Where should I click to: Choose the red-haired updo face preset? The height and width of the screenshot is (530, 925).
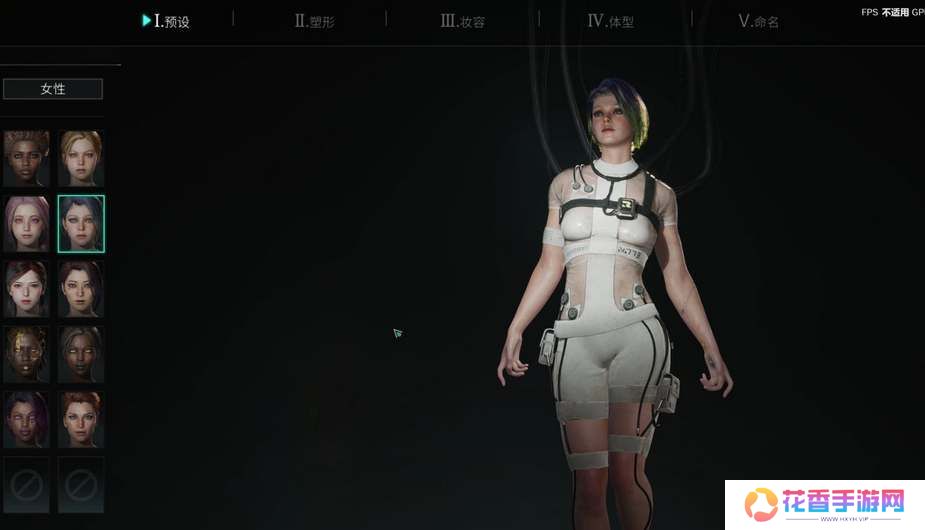click(x=81, y=418)
